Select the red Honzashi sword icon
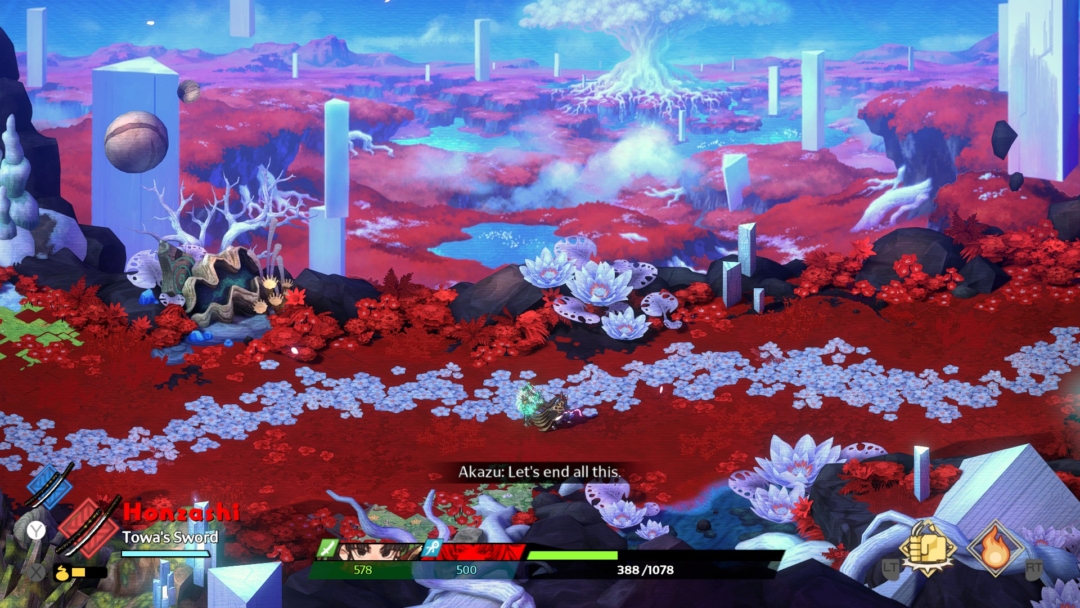 [87, 526]
